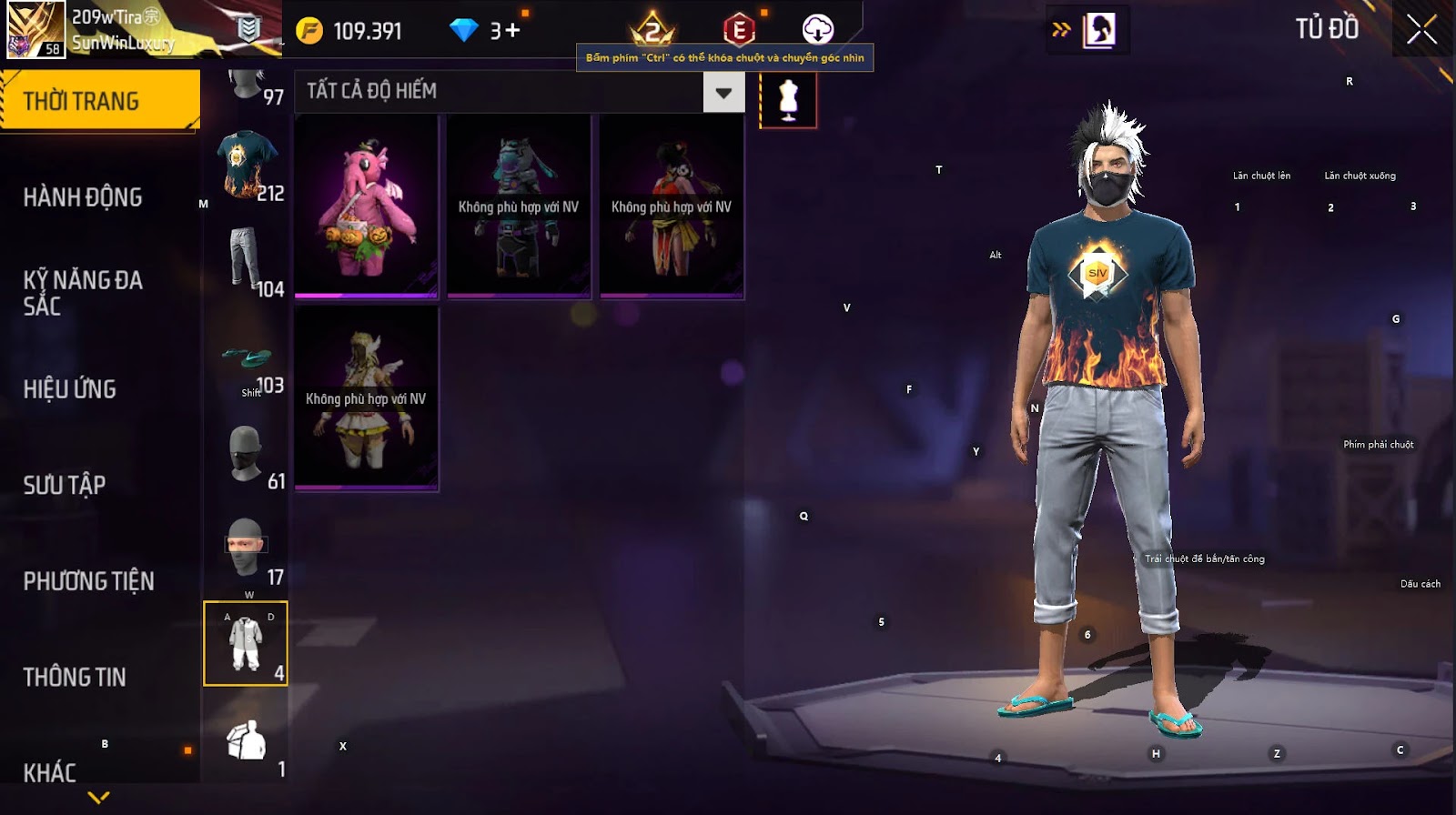1456x815 pixels.
Task: Open the cloud download icon
Action: (817, 30)
